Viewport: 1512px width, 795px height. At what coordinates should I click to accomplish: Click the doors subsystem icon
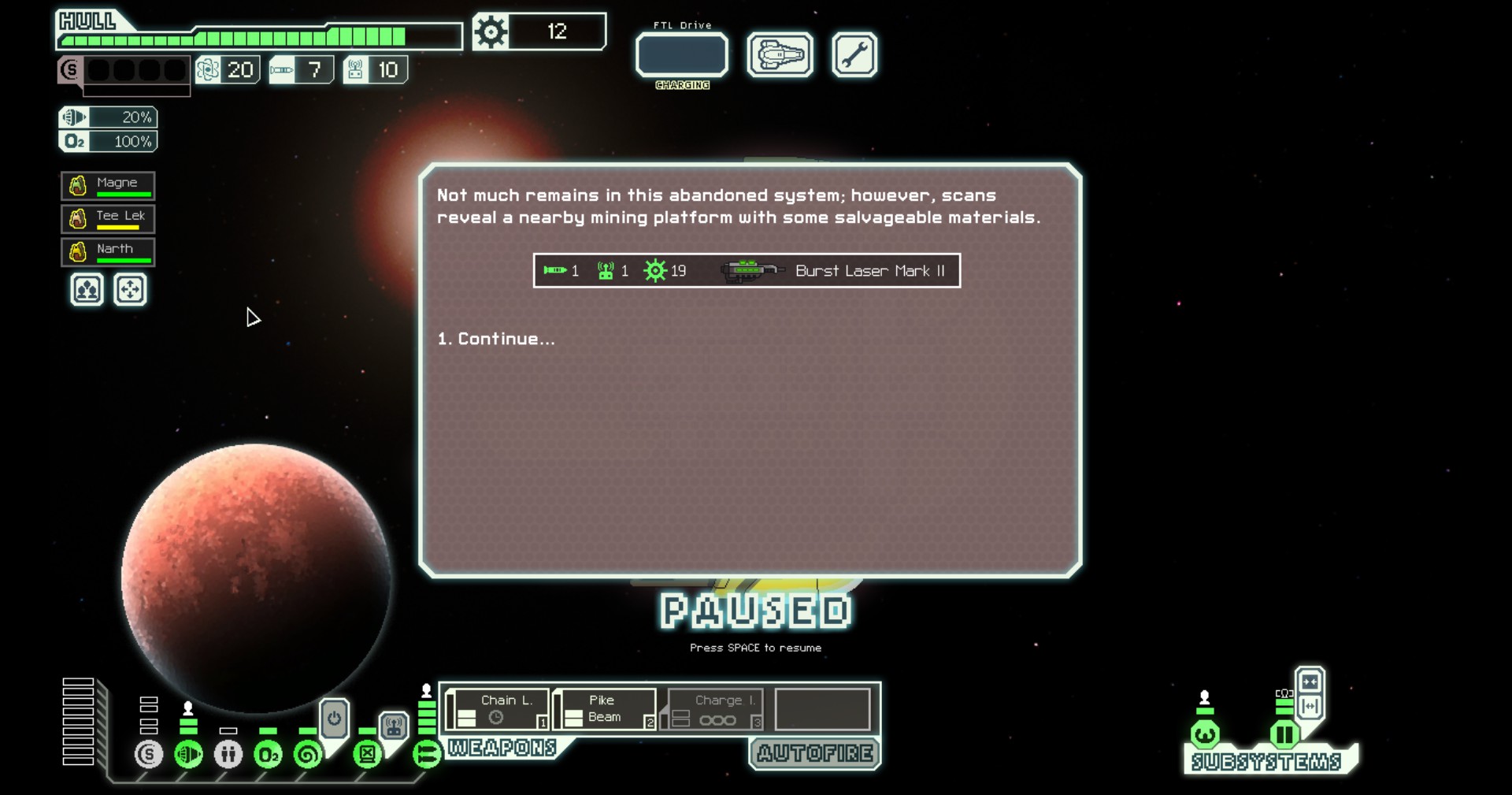tap(1284, 735)
